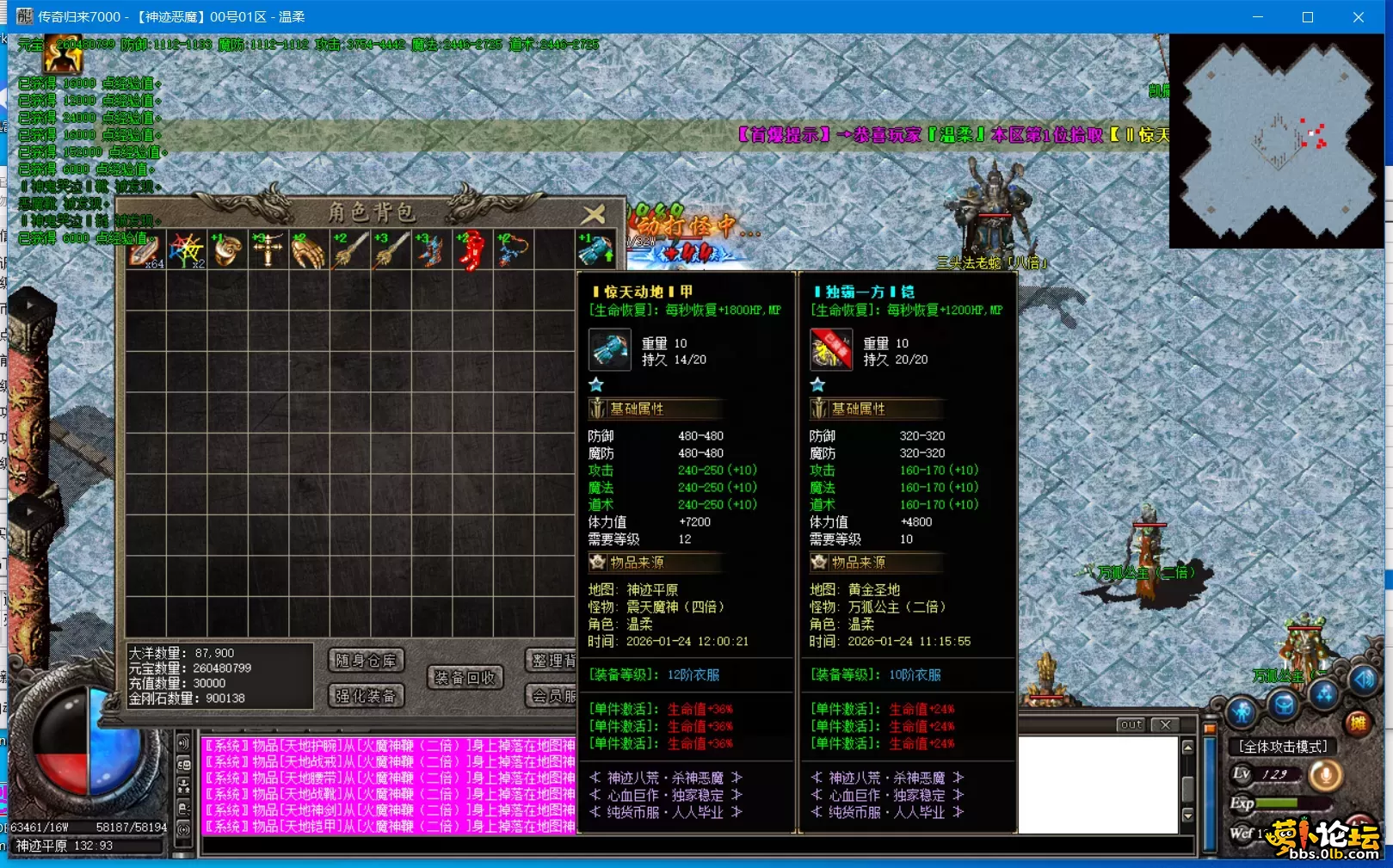Image resolution: width=1393 pixels, height=868 pixels.
Task: Select the microphone icon beside the level display
Action: [1326, 776]
